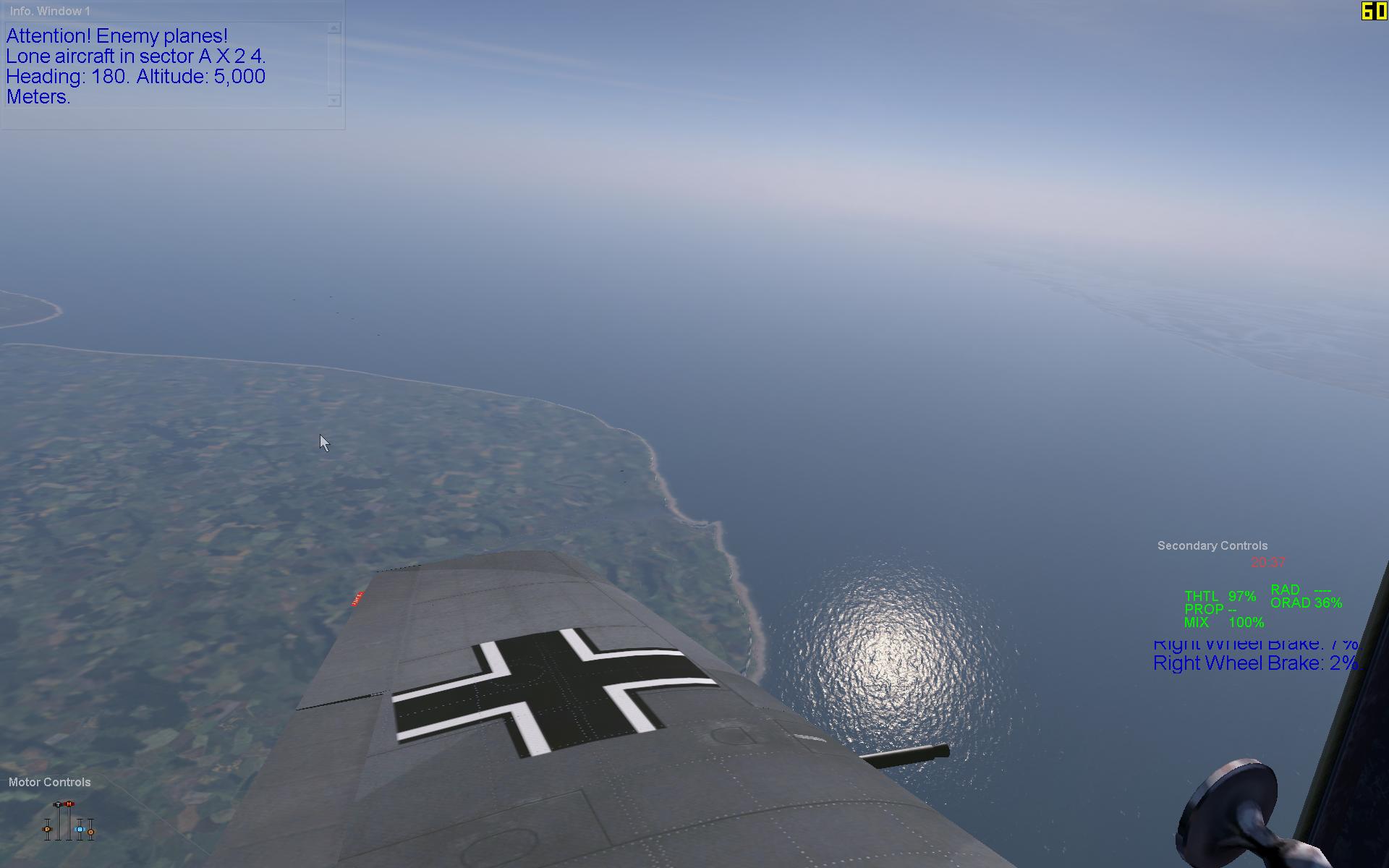This screenshot has width=1389, height=868.
Task: Select the prop pitch lever marked P
Action: click(47, 830)
